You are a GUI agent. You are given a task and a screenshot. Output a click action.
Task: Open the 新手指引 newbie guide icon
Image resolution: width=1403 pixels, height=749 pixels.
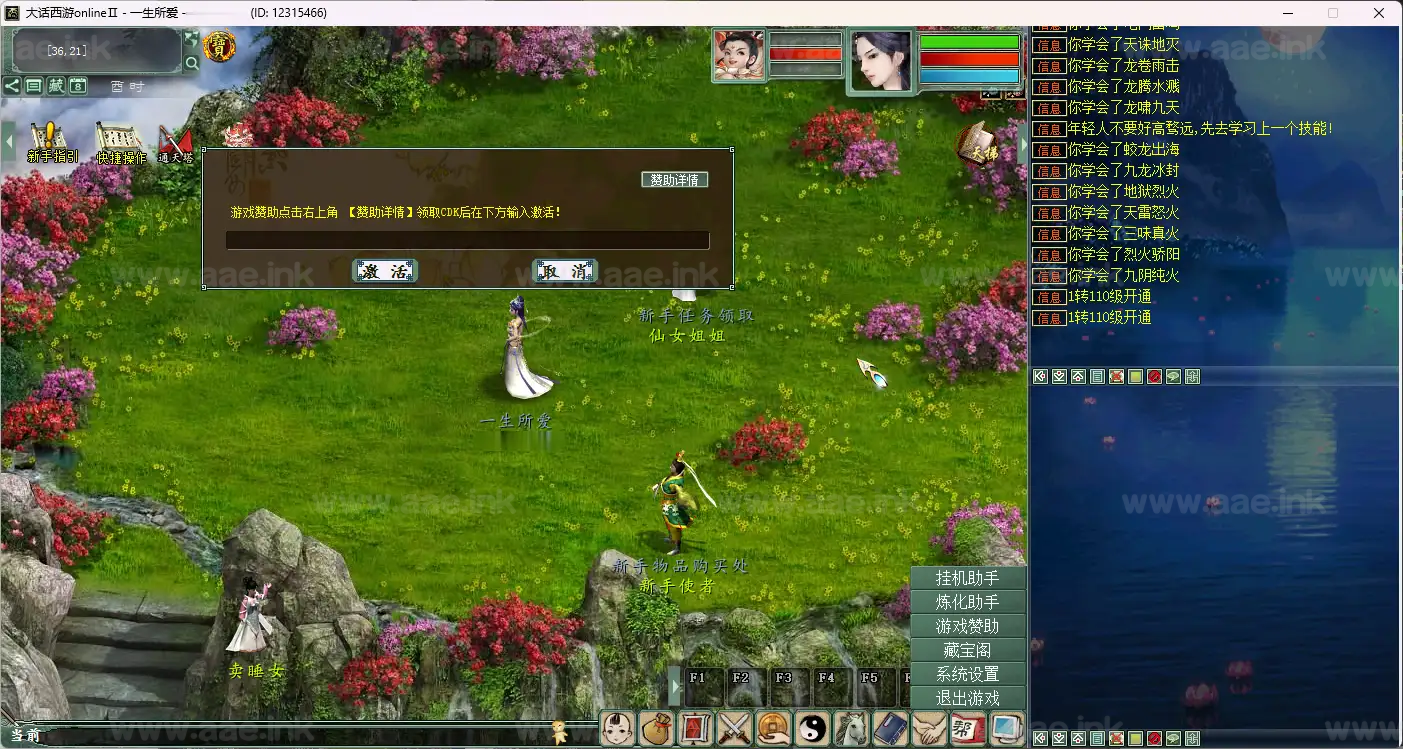(50, 142)
